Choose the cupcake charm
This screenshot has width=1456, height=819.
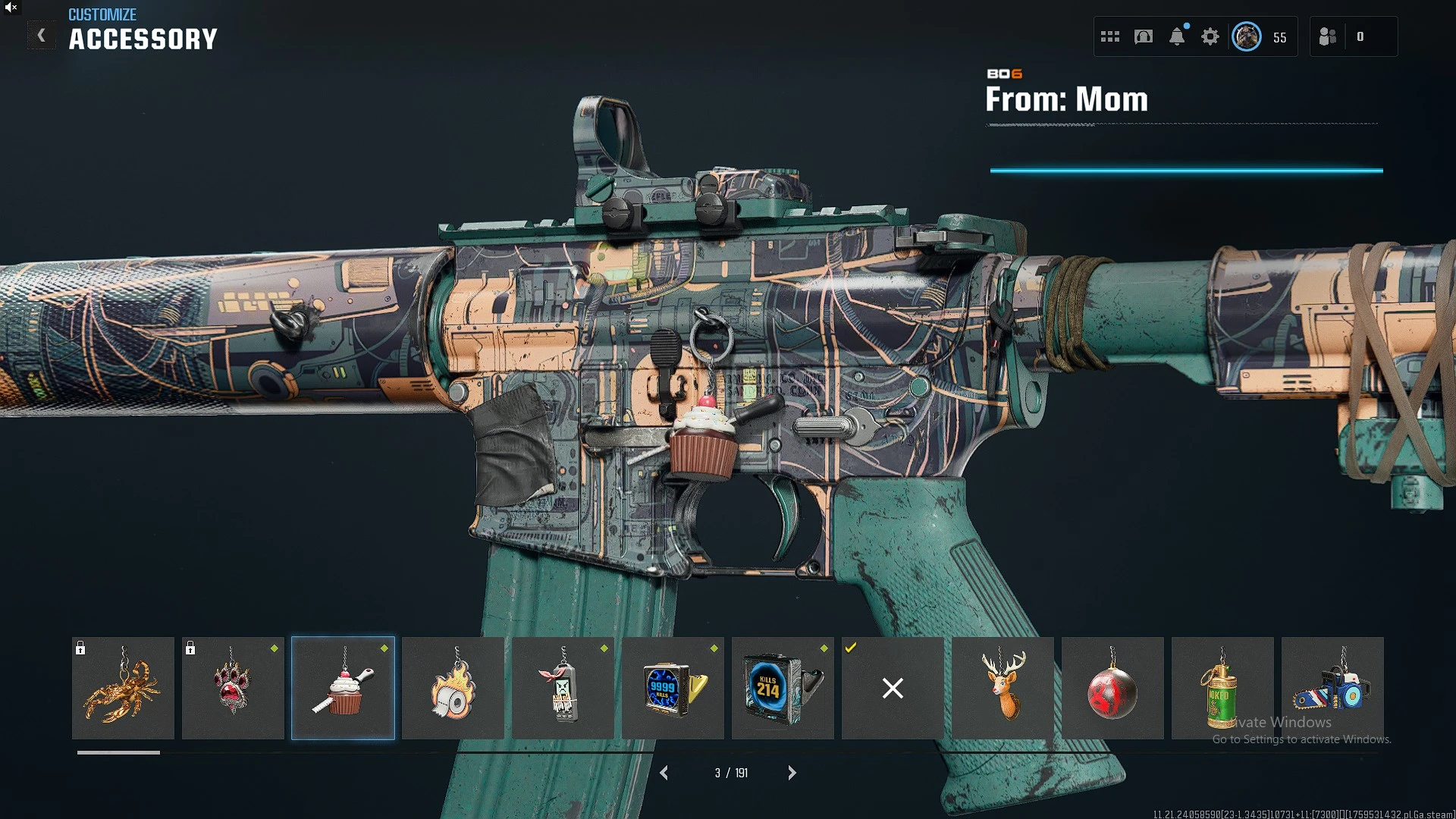tap(343, 688)
